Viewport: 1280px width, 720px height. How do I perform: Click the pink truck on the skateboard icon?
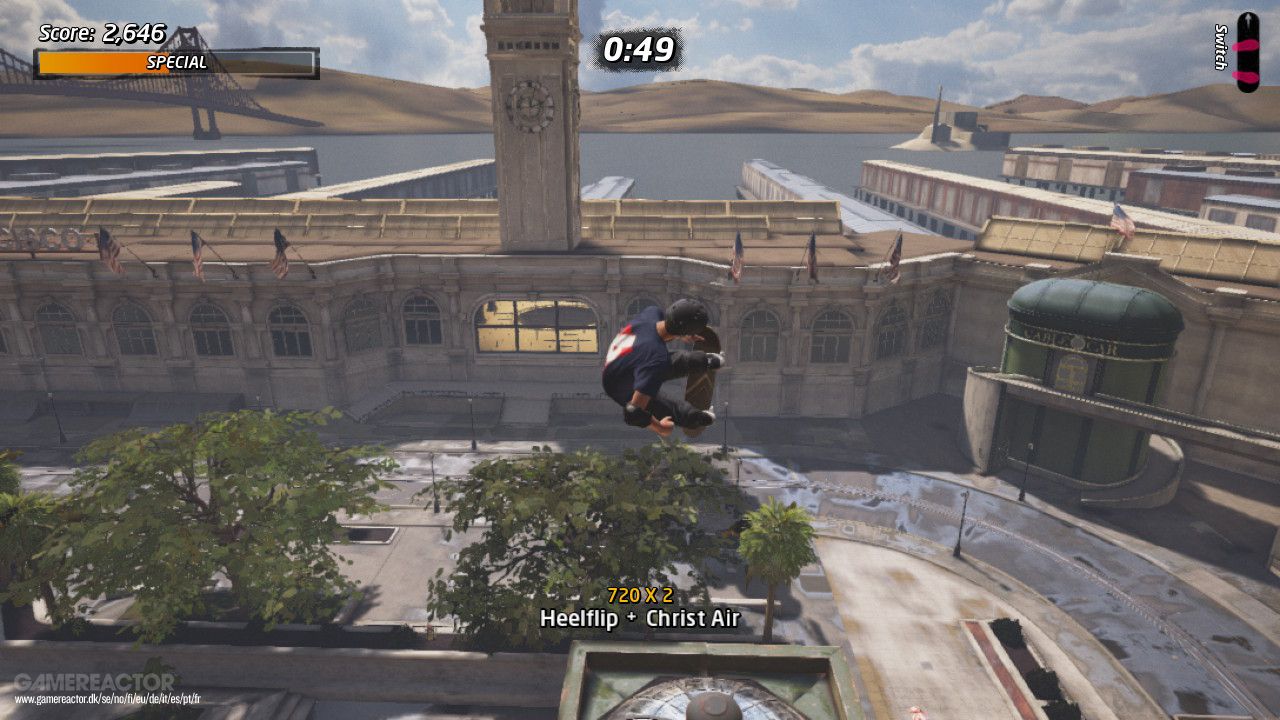click(1247, 44)
